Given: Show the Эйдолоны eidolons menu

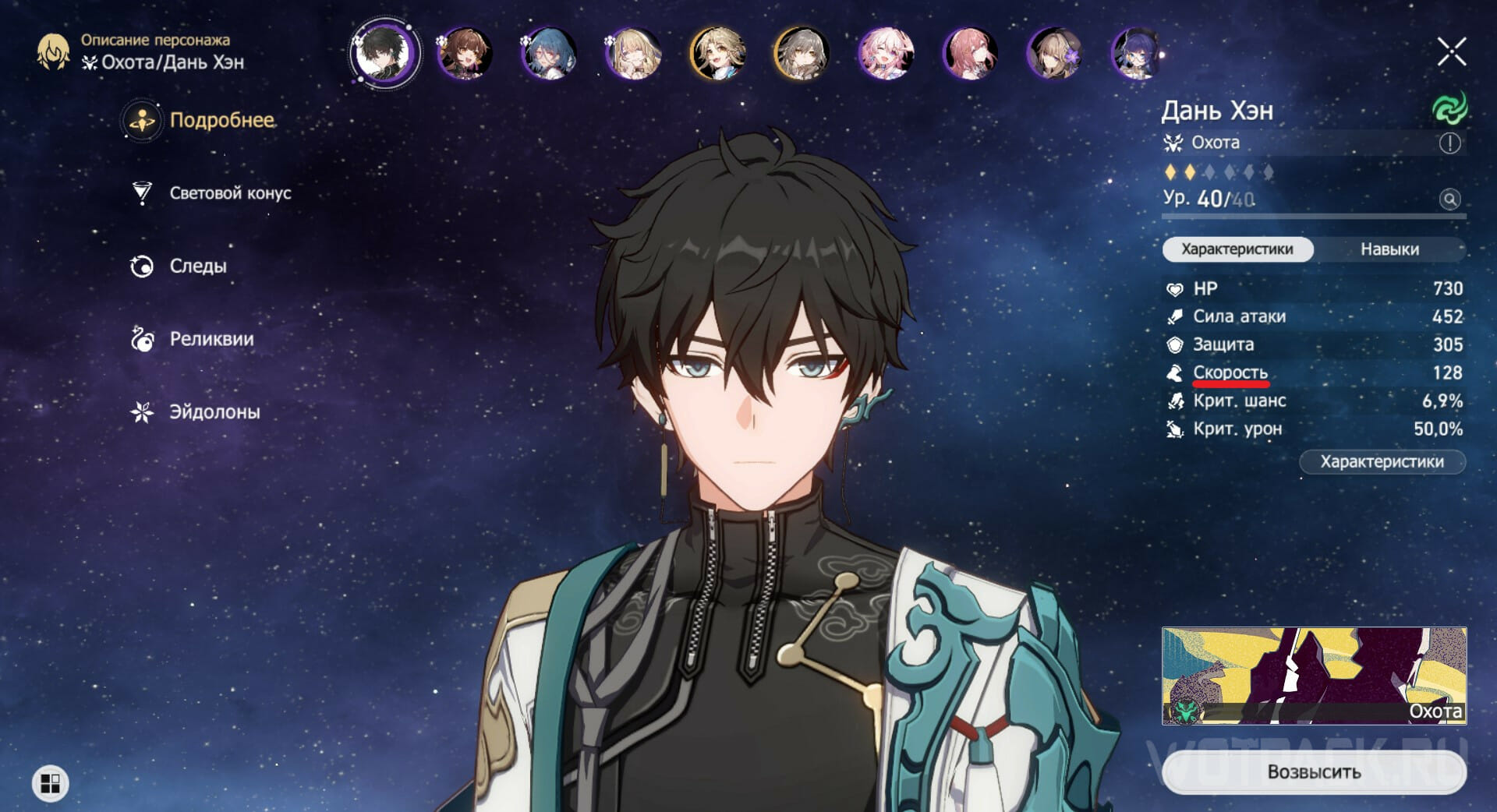Looking at the screenshot, I should click(x=214, y=411).
